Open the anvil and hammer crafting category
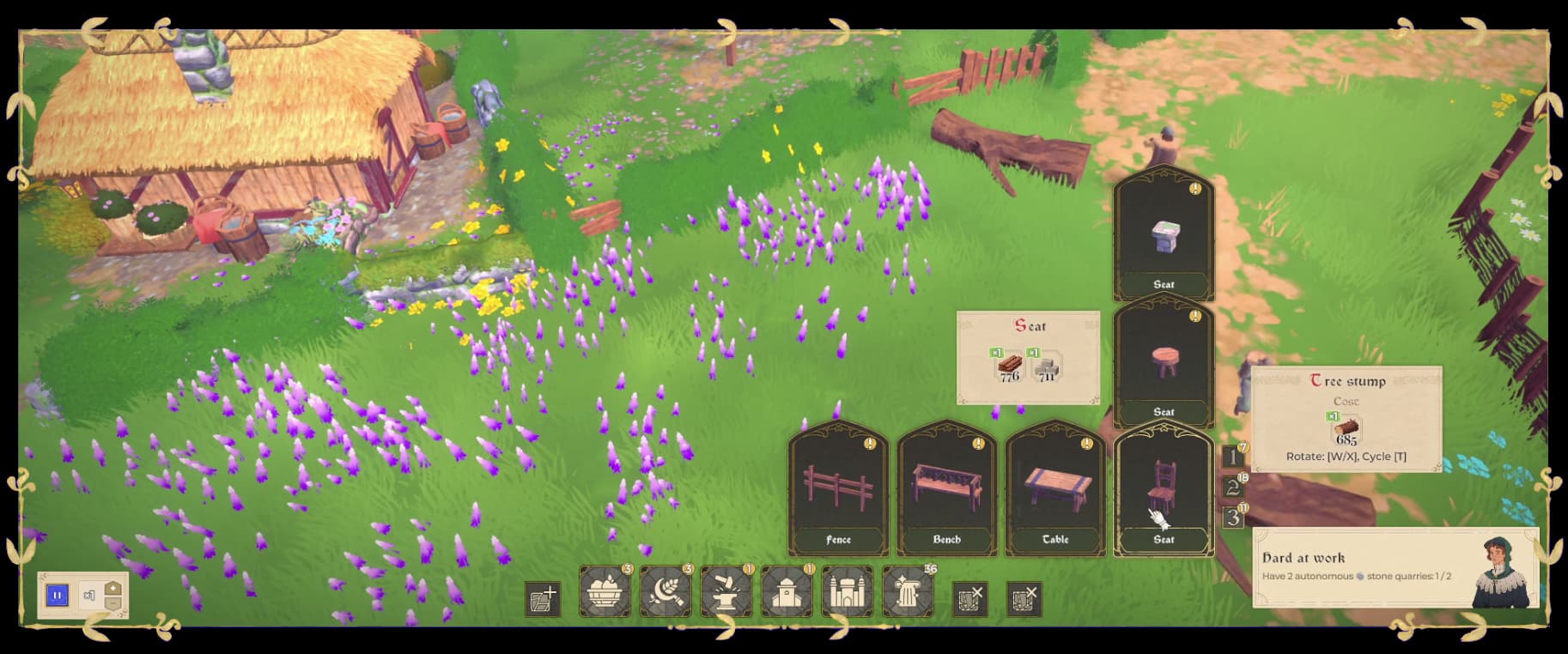 click(x=726, y=591)
